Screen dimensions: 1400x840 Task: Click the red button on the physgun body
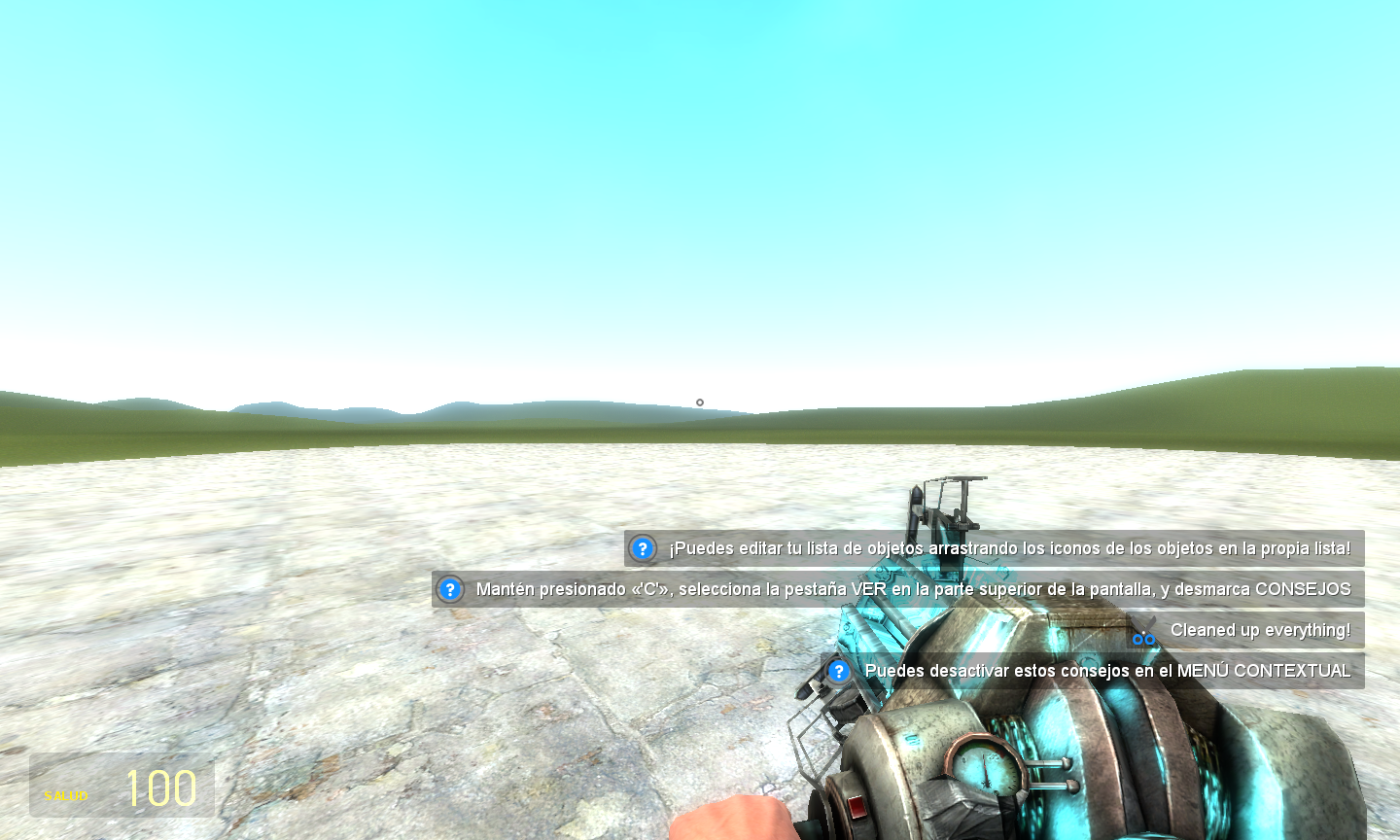pos(858,808)
